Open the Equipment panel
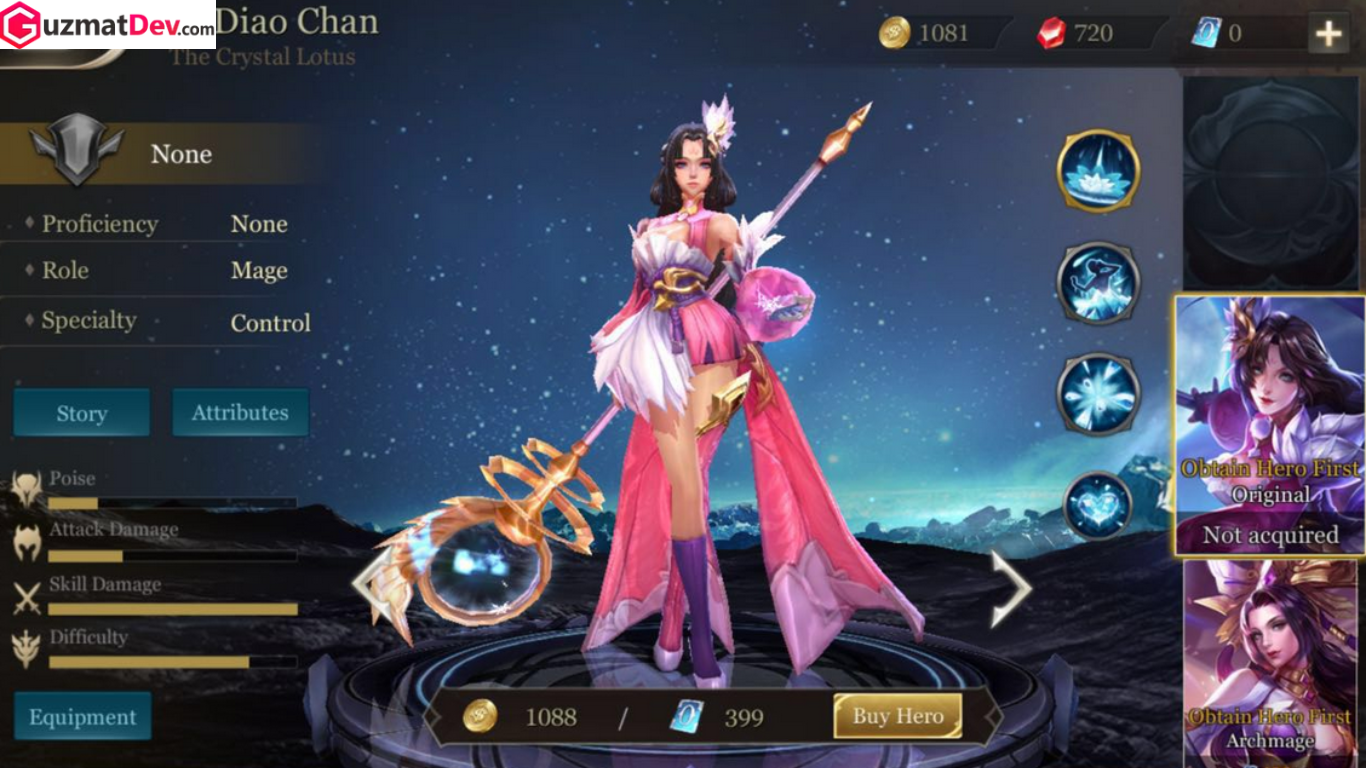 [x=82, y=716]
